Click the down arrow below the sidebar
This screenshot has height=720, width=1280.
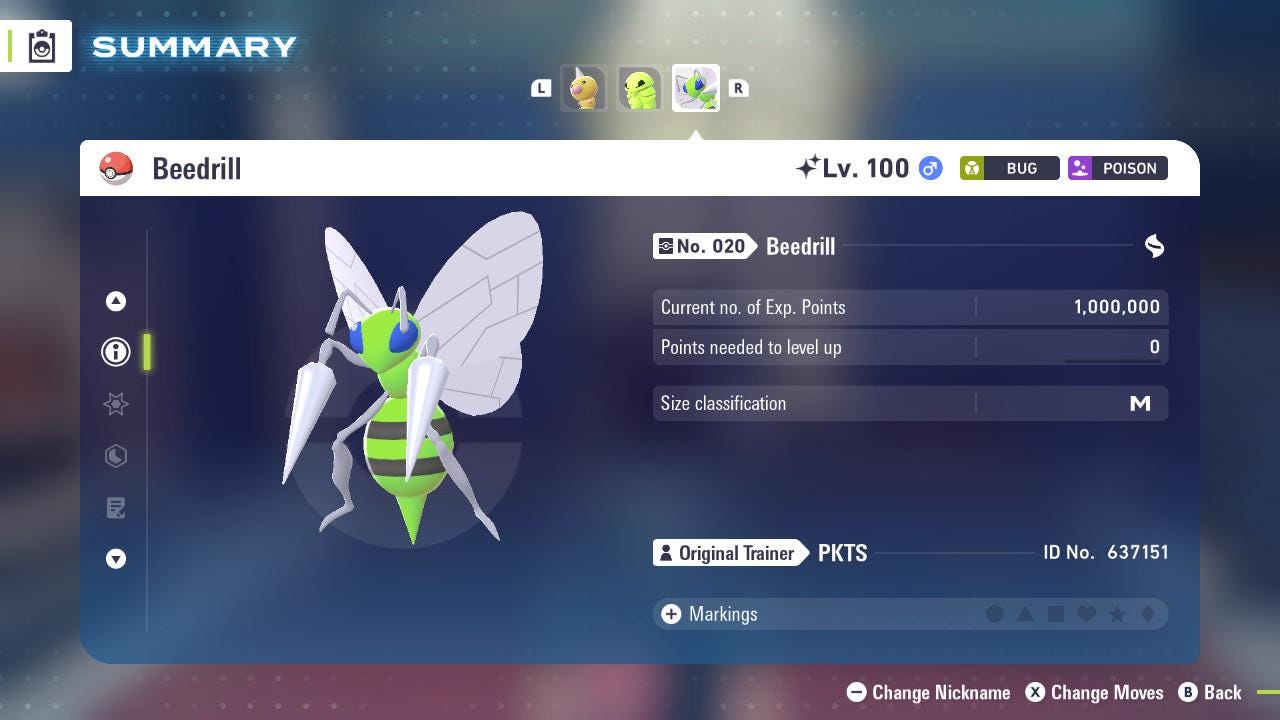tap(115, 559)
